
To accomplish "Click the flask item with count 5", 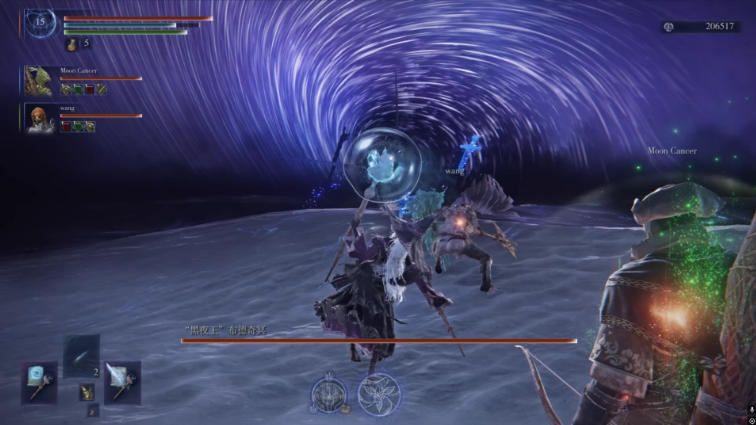I will tap(71, 44).
